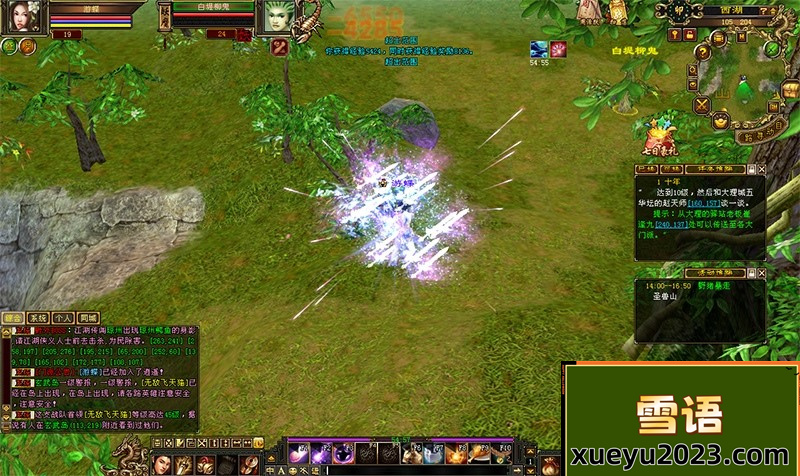Close the quest tracker panel
800x476 pixels.
click(x=761, y=169)
